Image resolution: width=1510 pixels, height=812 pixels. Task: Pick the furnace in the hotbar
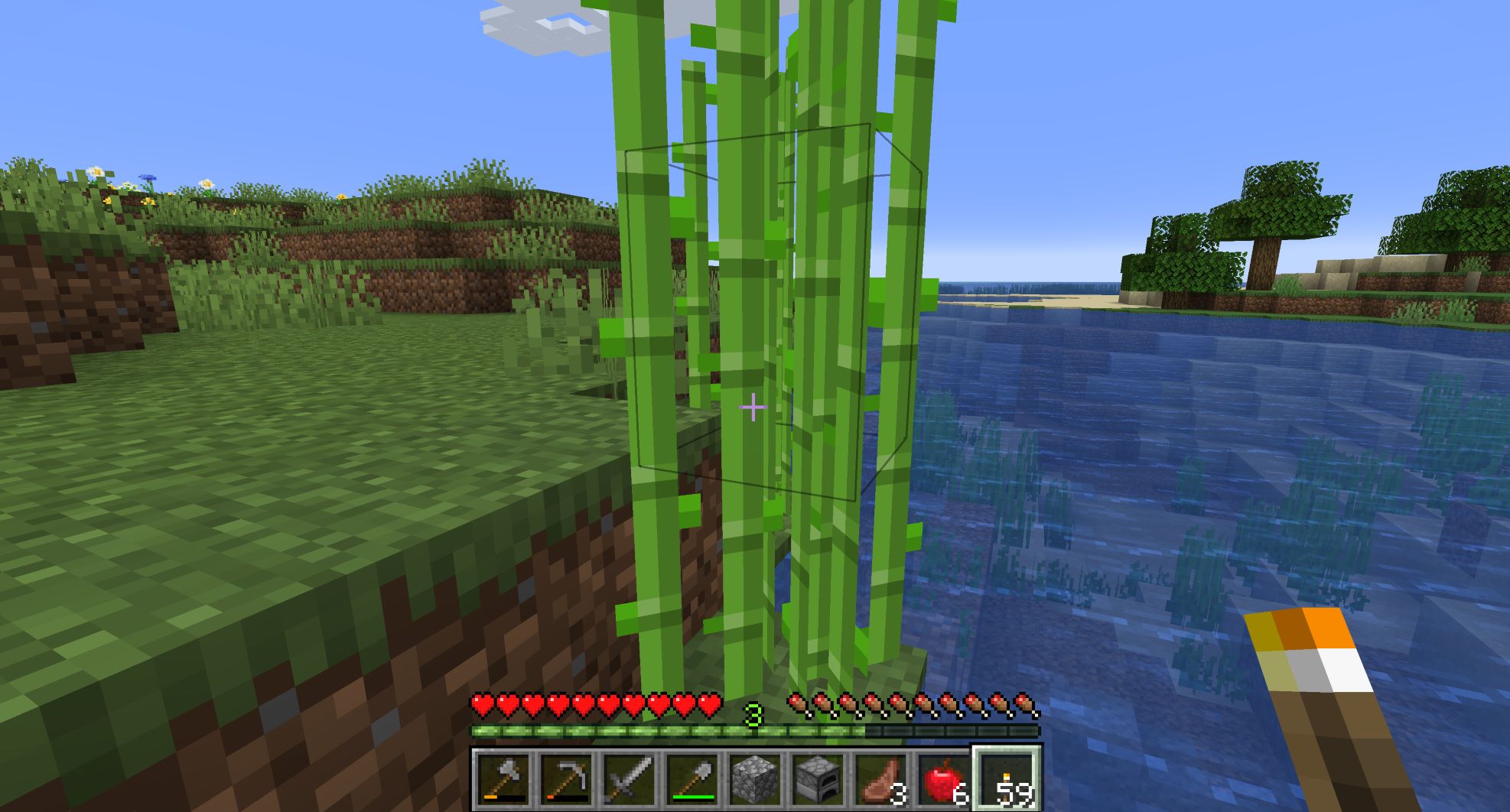(818, 780)
